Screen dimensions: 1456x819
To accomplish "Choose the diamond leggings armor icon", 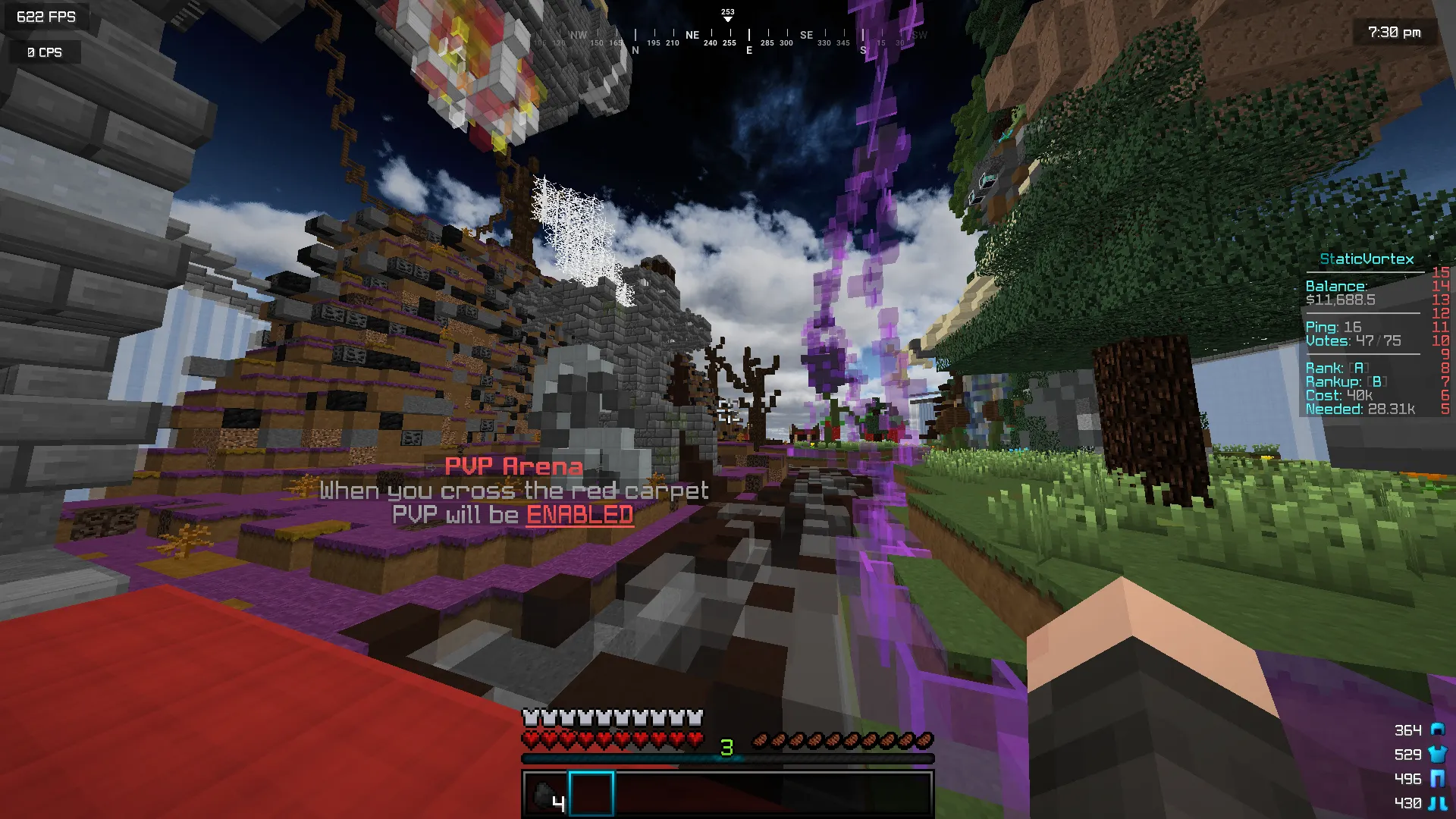I will click(x=1437, y=778).
